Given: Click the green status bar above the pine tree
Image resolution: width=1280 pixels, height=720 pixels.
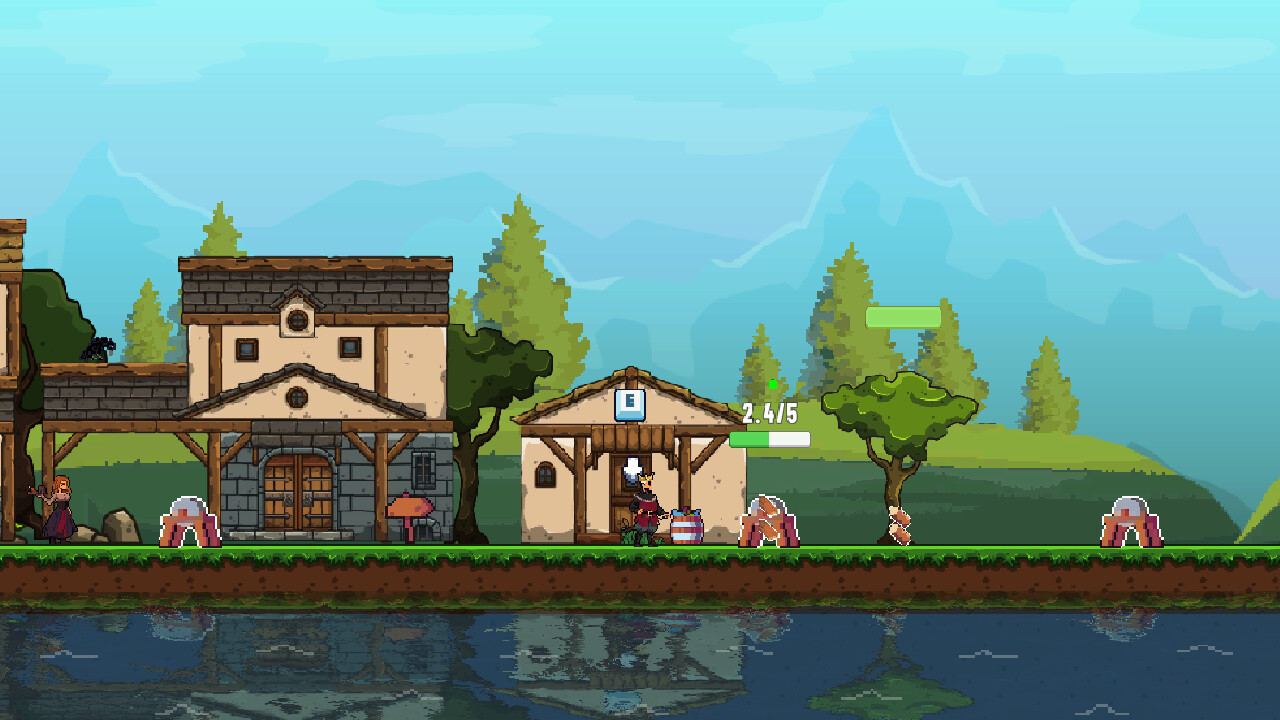Looking at the screenshot, I should pos(903,315).
